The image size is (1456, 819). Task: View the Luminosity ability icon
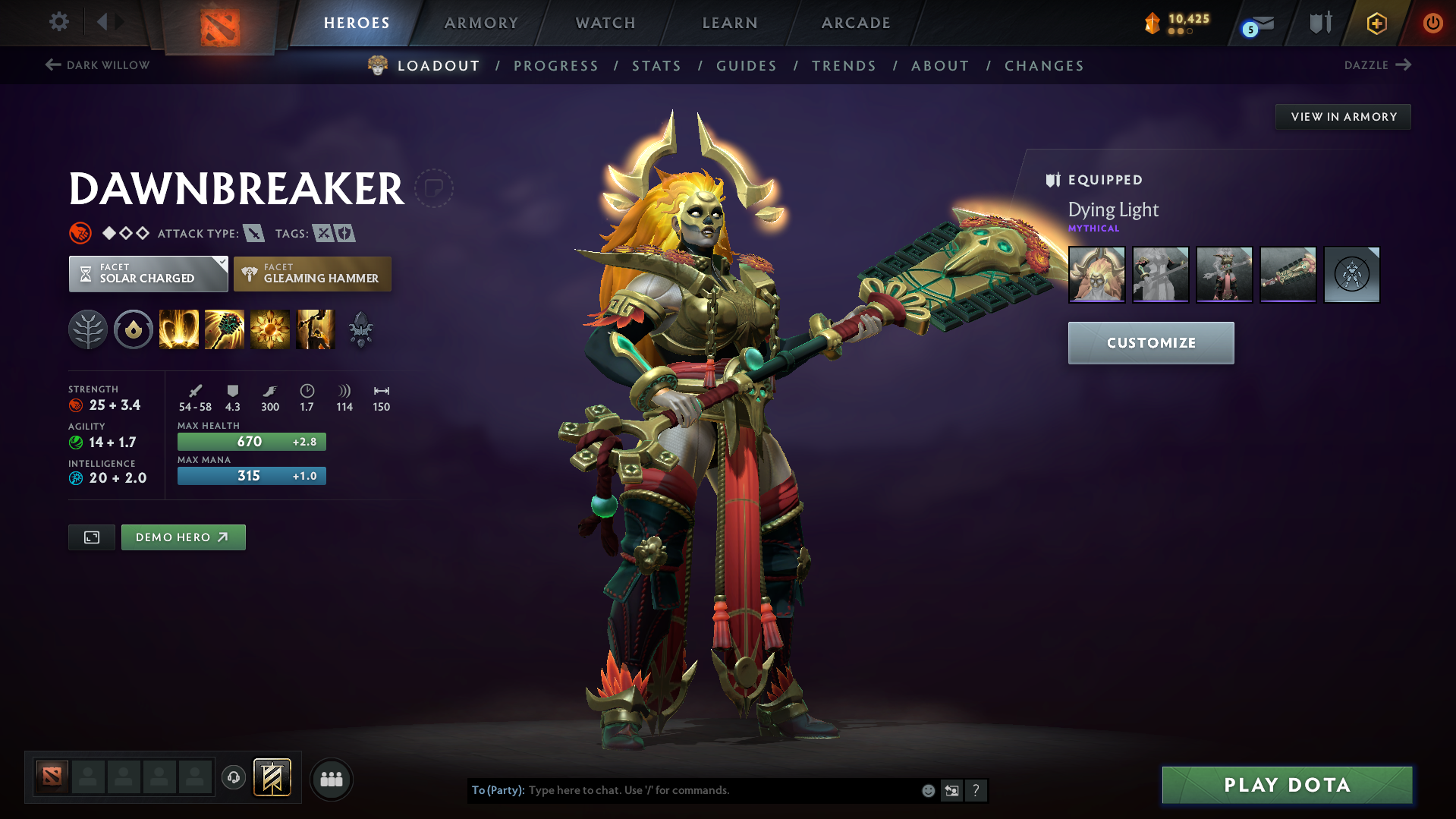[270, 329]
